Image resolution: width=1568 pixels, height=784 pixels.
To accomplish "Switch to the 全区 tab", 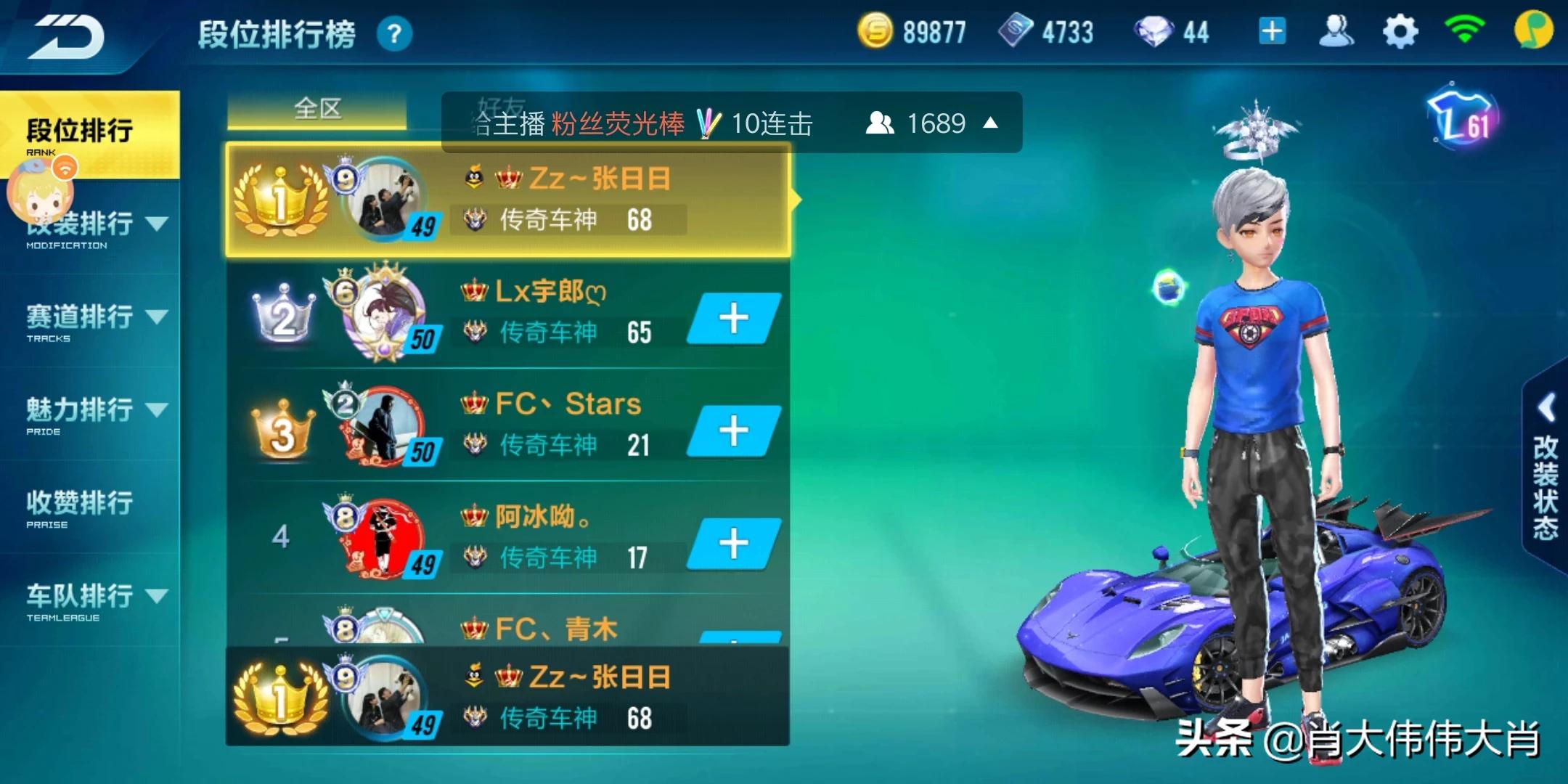I will pos(318,109).
